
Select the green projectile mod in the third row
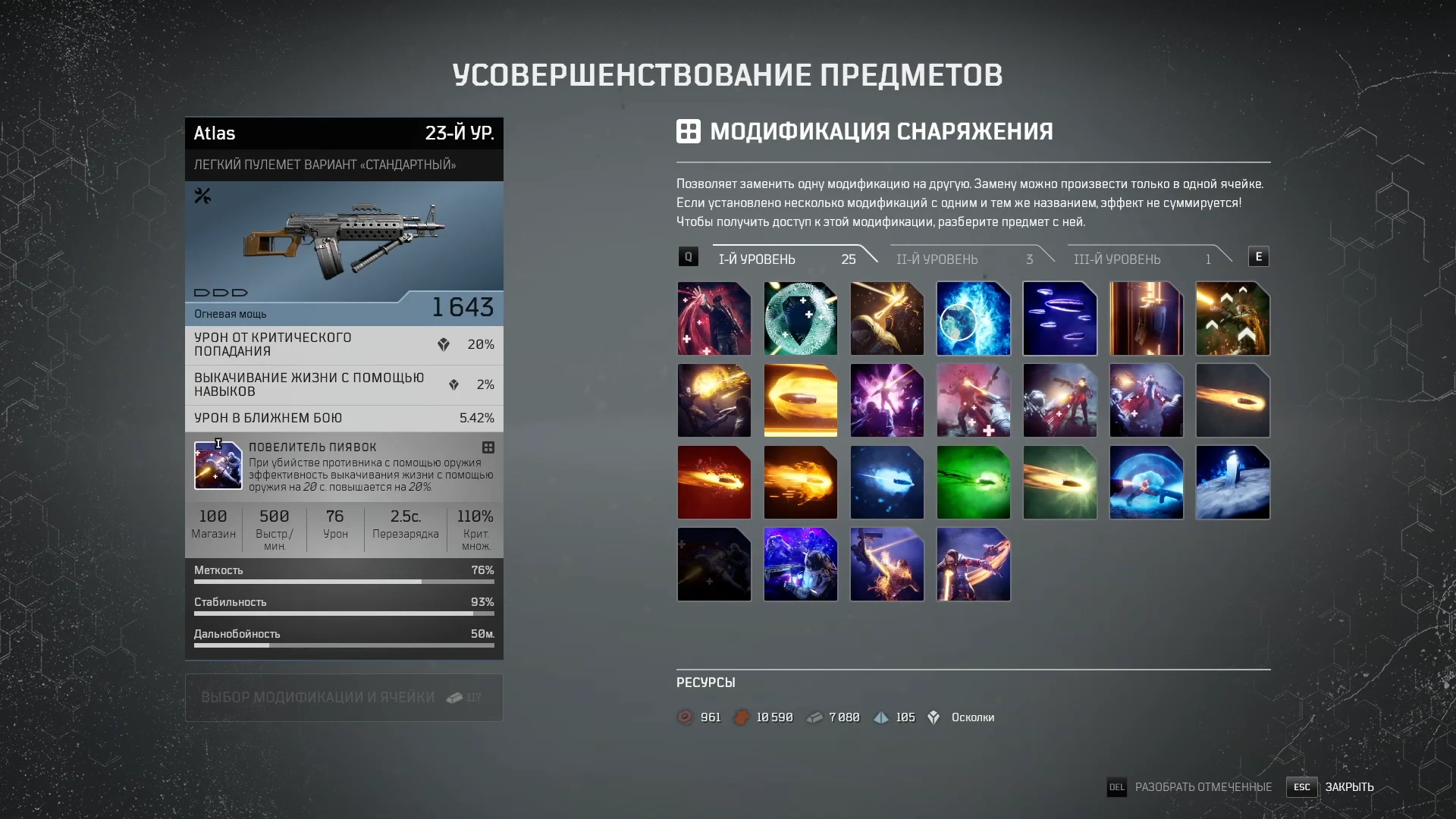coord(973,482)
